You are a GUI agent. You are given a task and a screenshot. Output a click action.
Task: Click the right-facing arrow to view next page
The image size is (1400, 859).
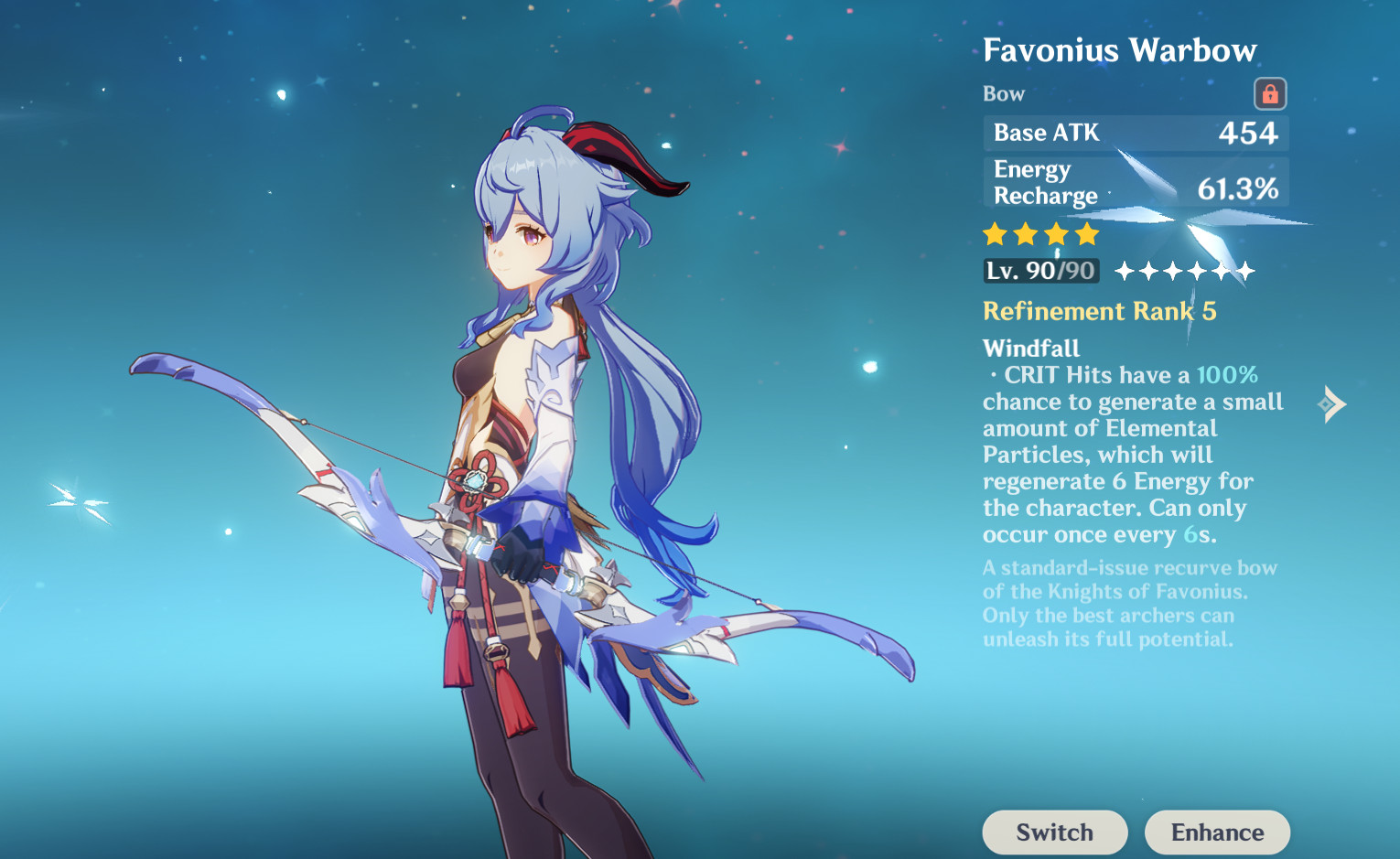pos(1332,403)
